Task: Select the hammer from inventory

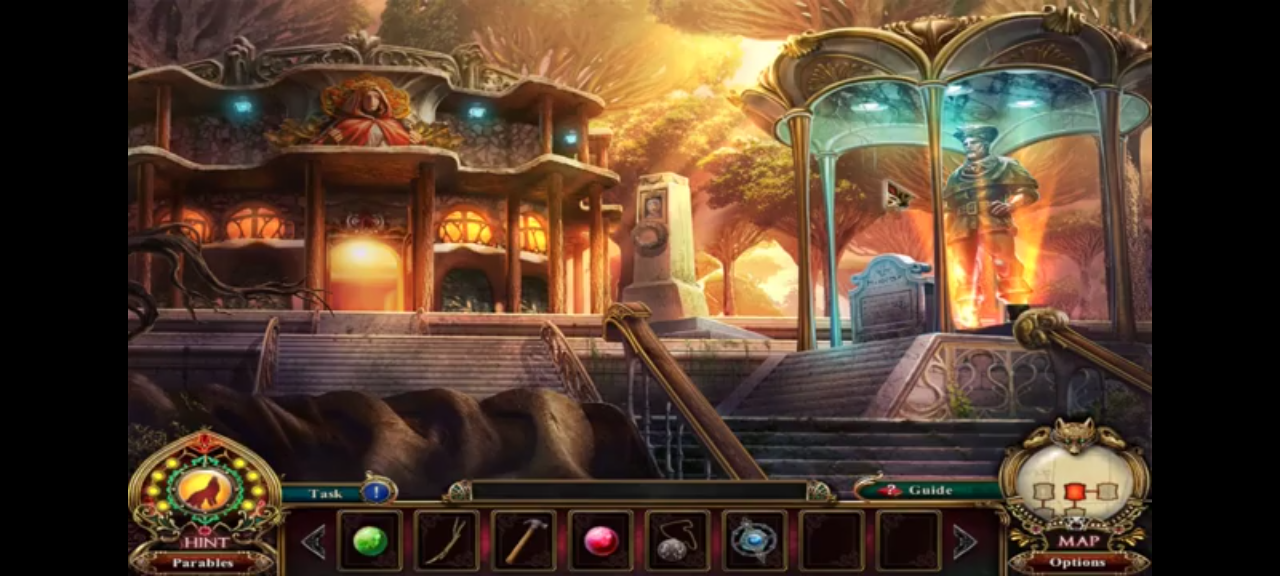Action: point(523,541)
